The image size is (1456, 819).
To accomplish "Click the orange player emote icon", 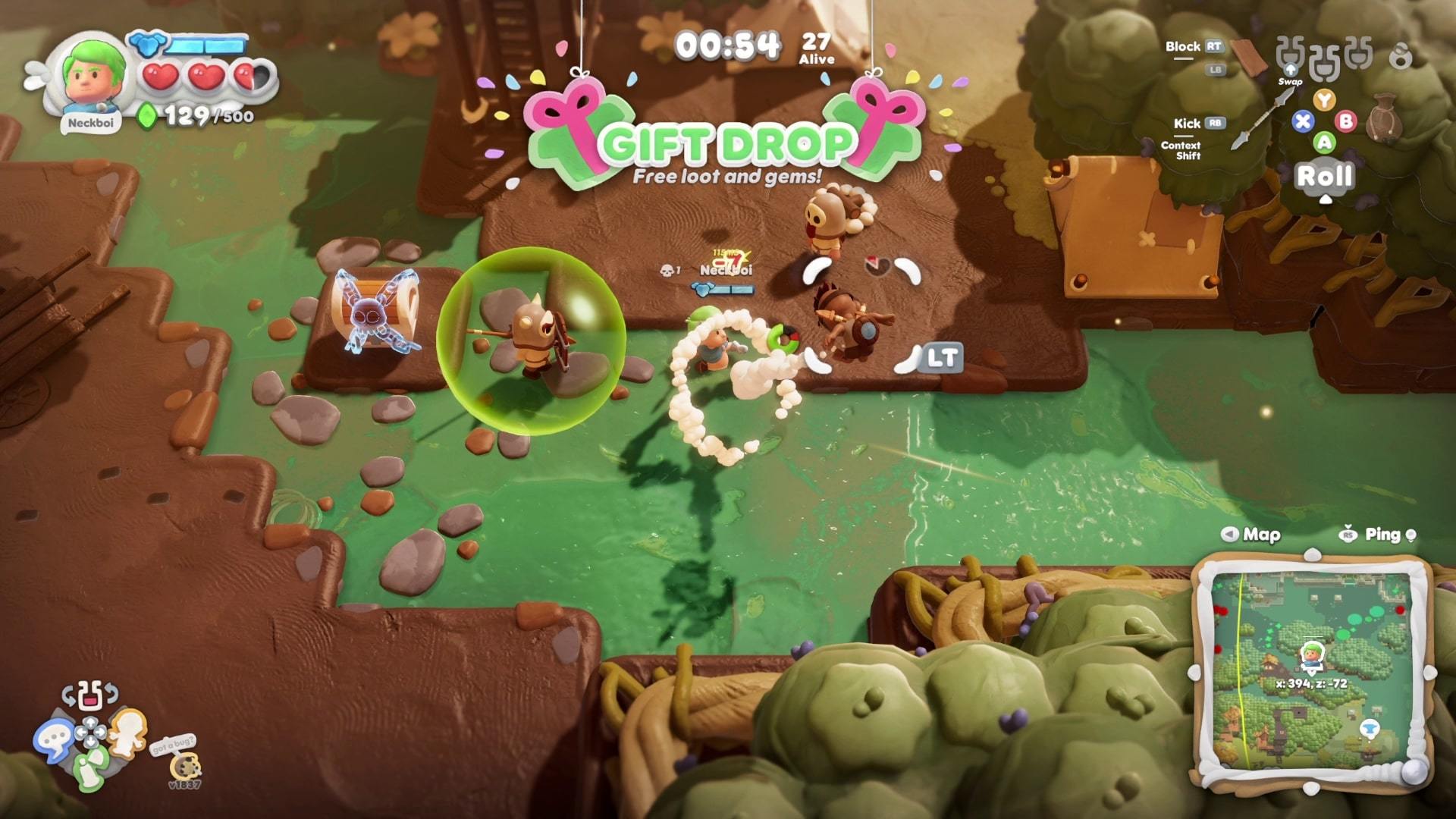I will pos(128,733).
